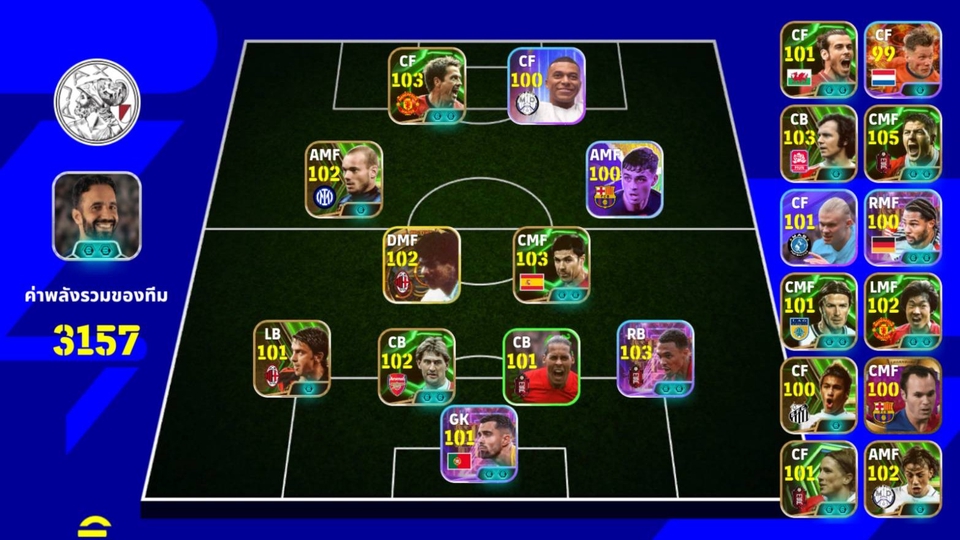Select the CF 100 card on the pitch

click(x=546, y=86)
